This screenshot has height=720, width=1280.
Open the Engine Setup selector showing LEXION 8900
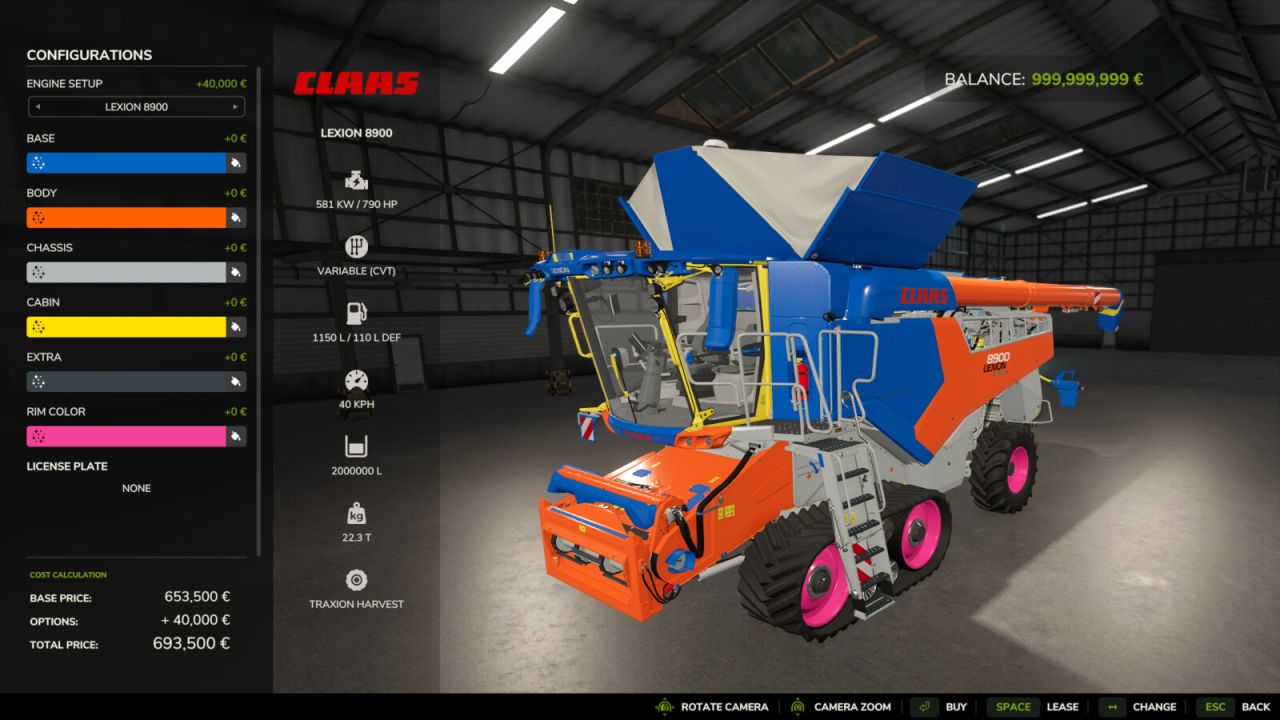pos(136,107)
